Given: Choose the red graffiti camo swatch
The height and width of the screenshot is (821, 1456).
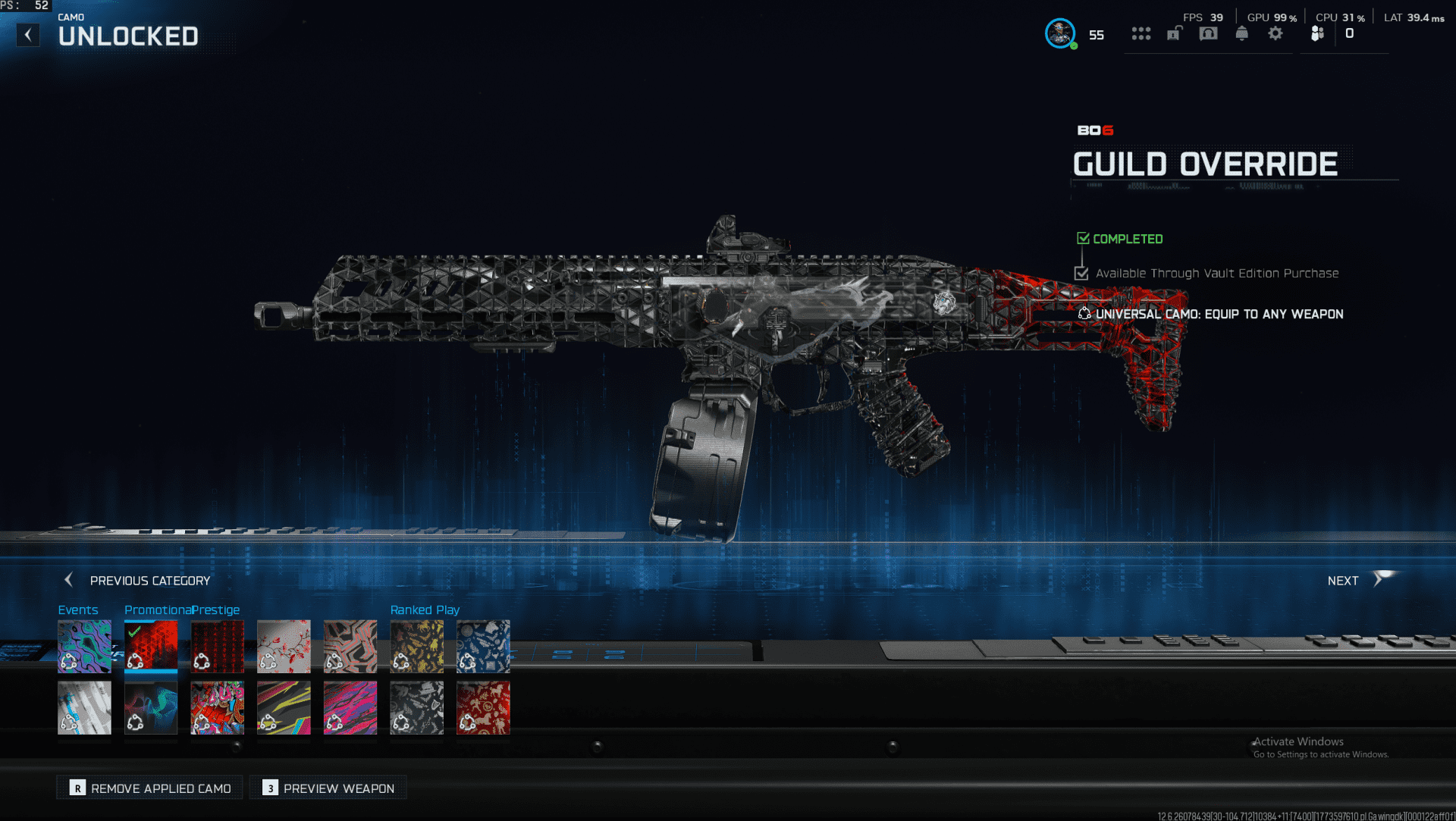Looking at the screenshot, I should [217, 707].
